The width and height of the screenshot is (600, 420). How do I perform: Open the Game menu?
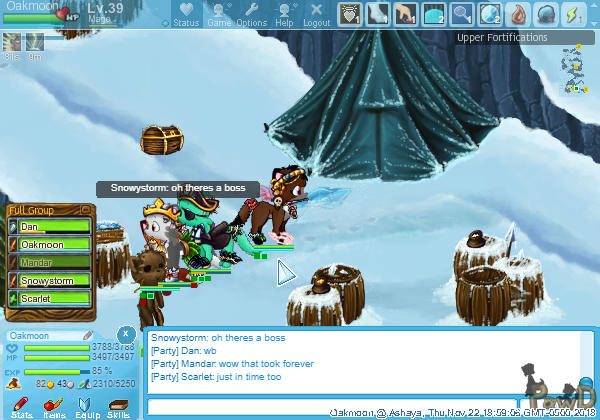pyautogui.click(x=219, y=14)
